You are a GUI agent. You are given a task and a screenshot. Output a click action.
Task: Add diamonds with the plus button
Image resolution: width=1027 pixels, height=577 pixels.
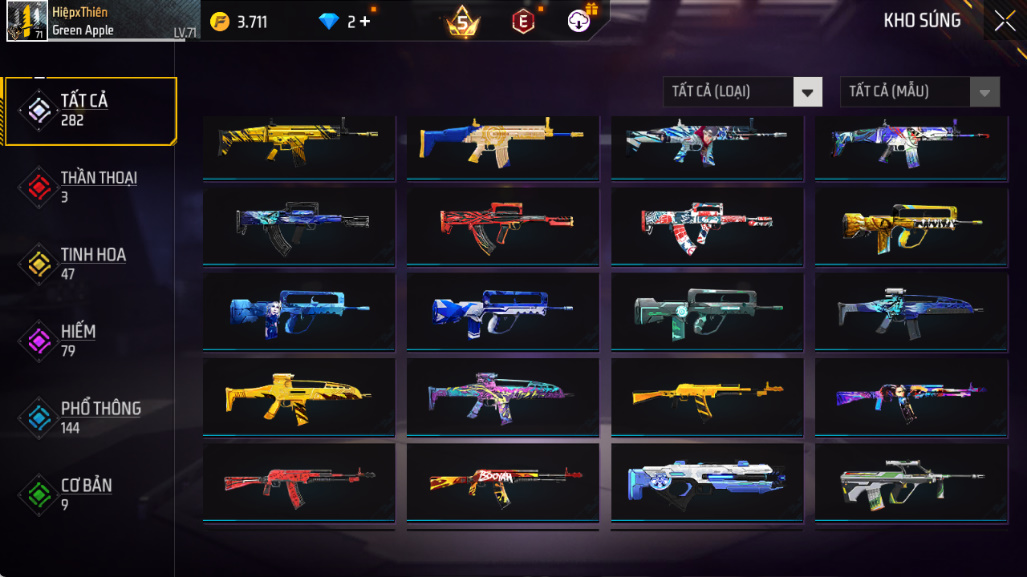(365, 21)
